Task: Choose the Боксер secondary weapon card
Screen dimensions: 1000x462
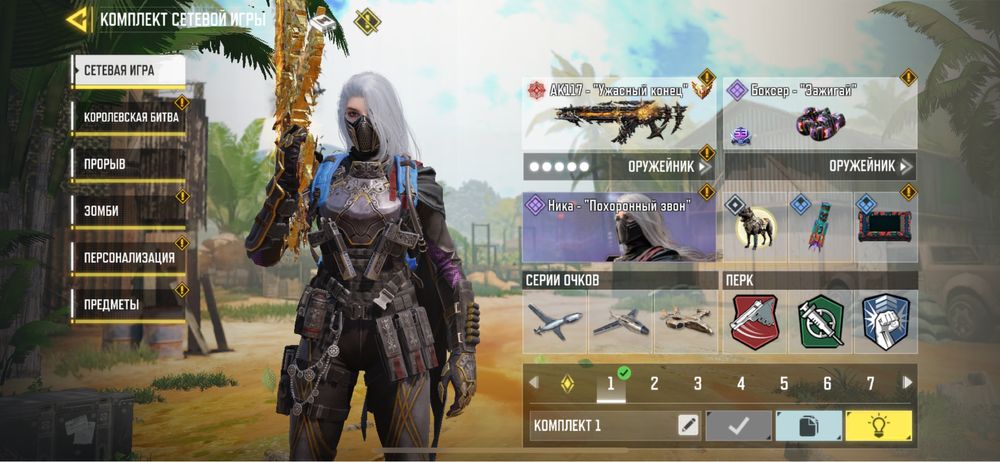Action: tap(820, 115)
